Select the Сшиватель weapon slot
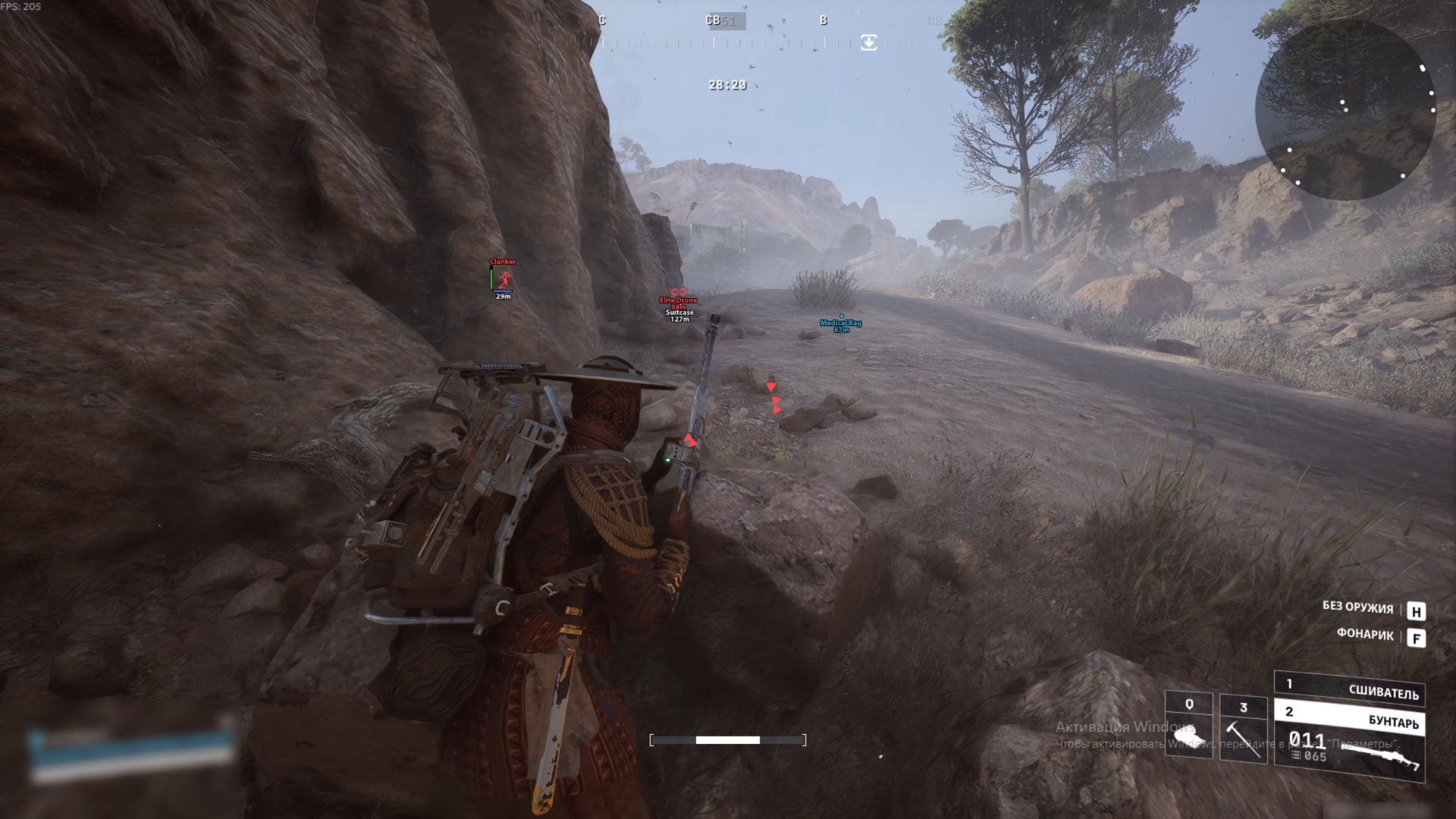 (1350, 689)
